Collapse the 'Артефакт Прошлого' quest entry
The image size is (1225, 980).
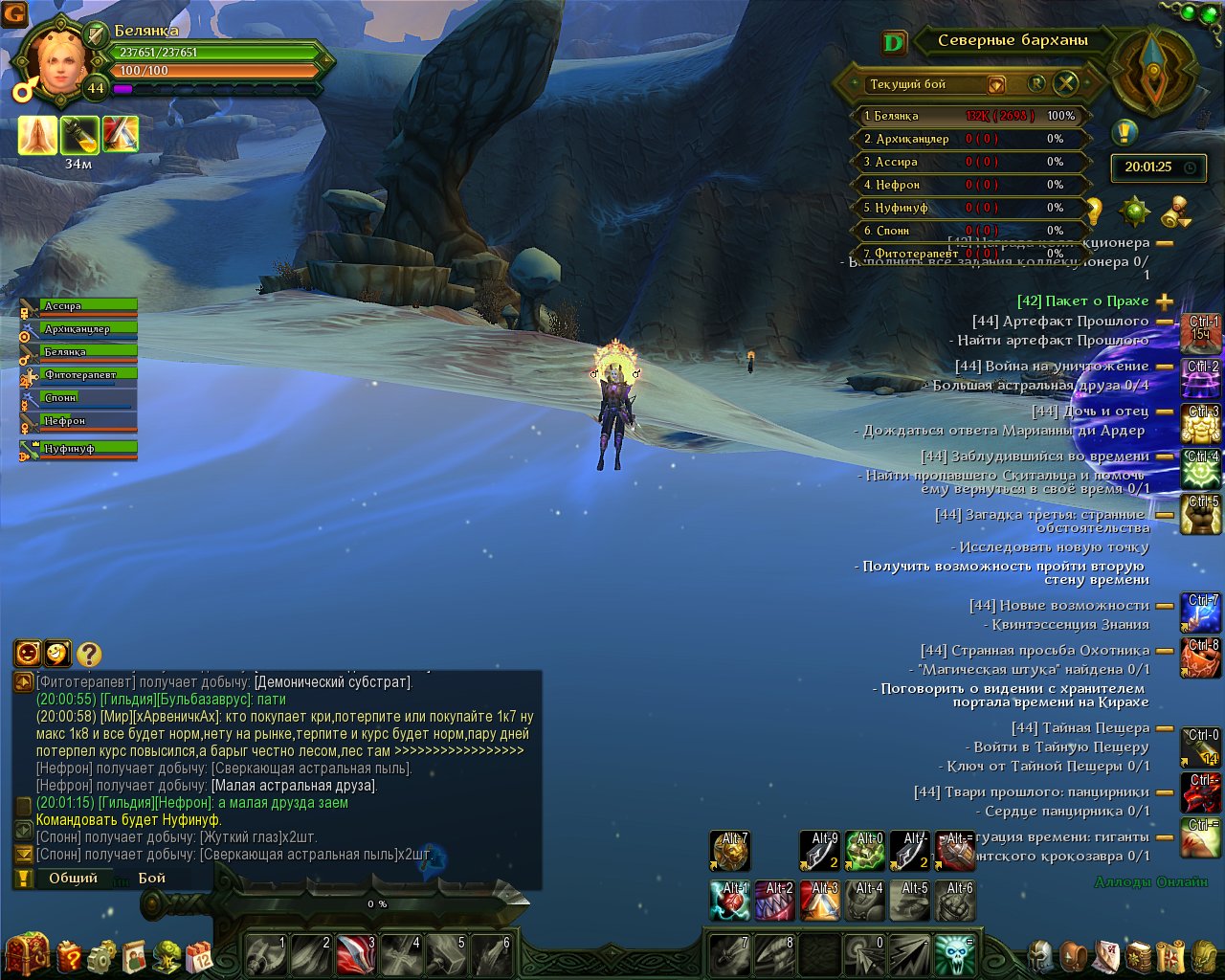click(x=1165, y=322)
